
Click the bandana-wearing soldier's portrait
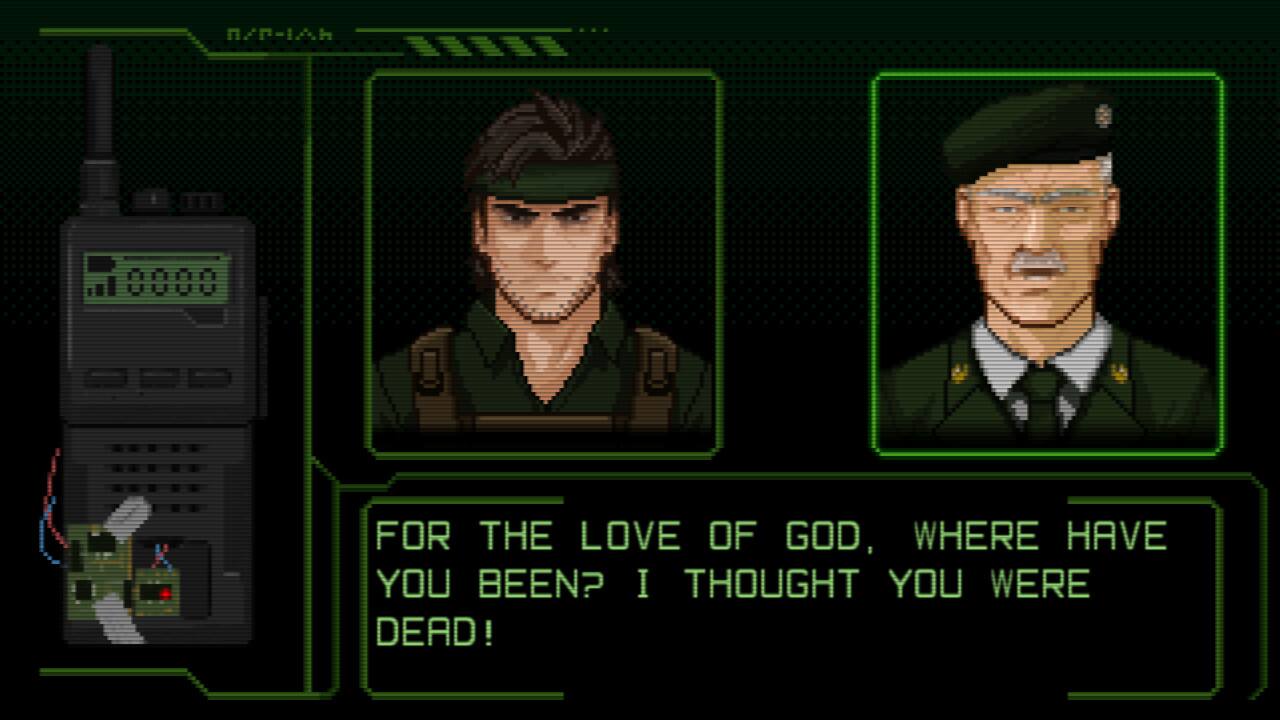[x=543, y=258]
